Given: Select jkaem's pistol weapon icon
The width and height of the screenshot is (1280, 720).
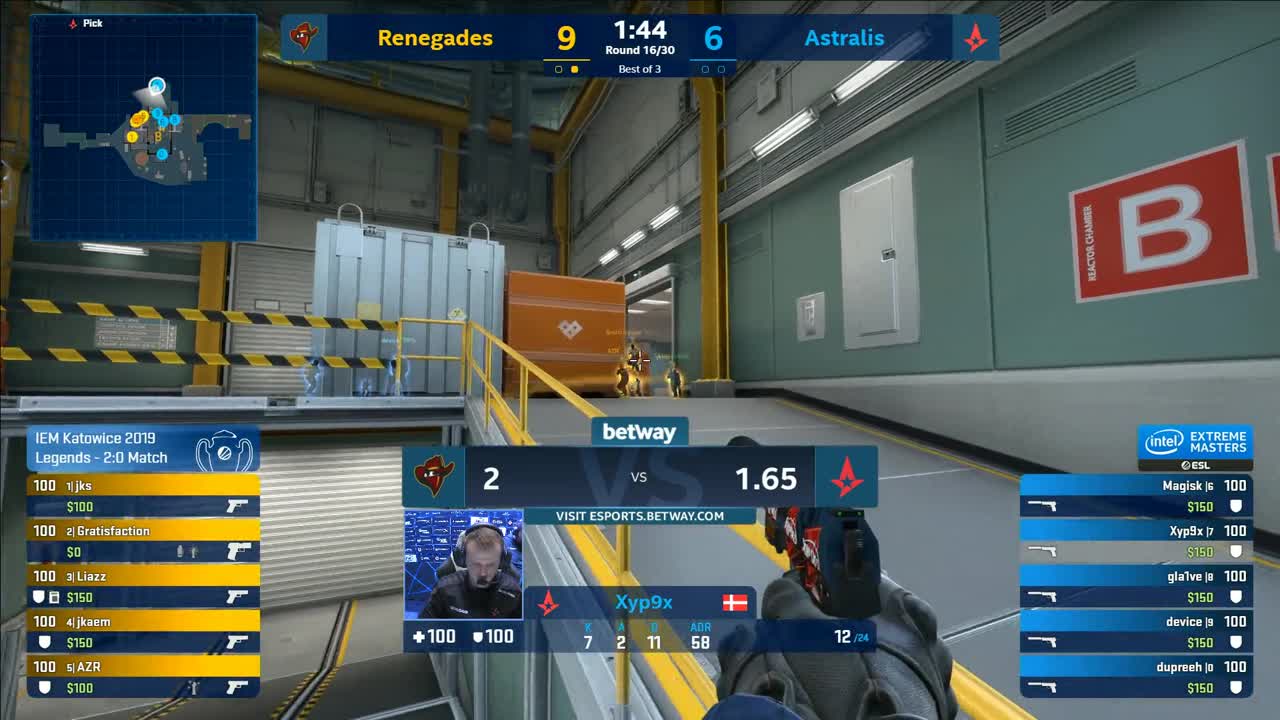Looking at the screenshot, I should (236, 640).
